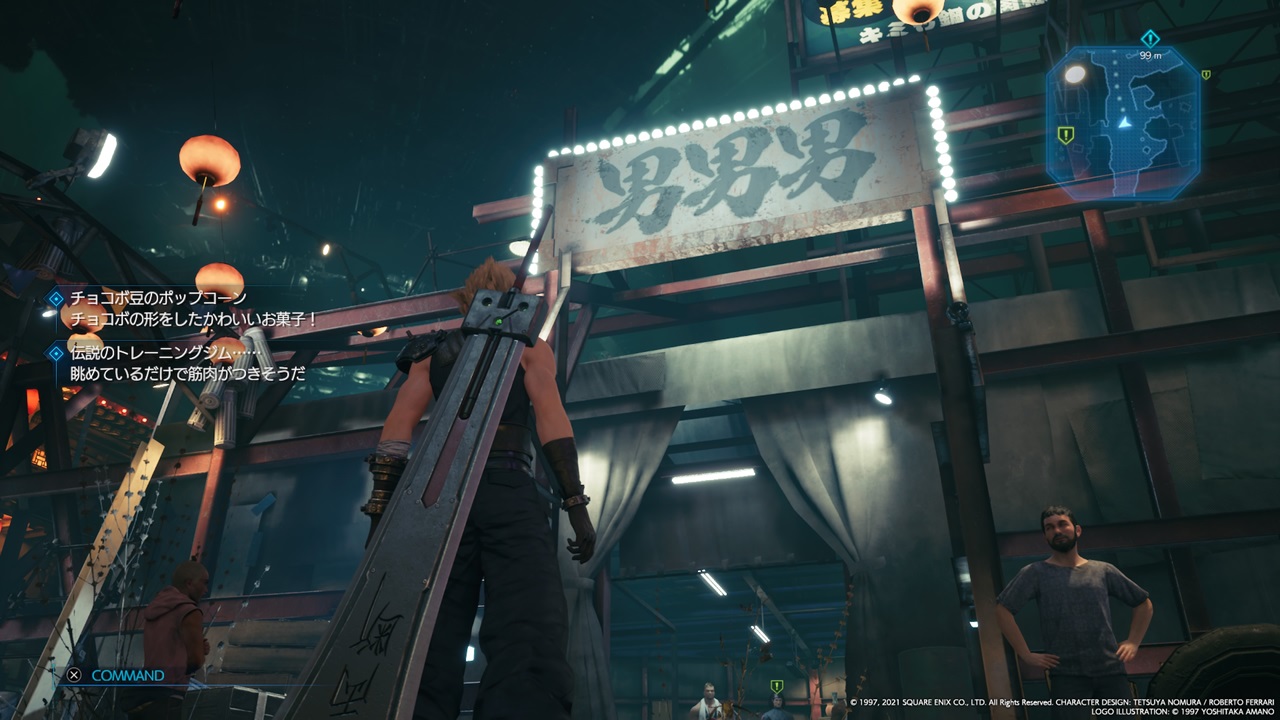Click the green shield marker right of the minimap
The image size is (1280, 720).
1206,75
